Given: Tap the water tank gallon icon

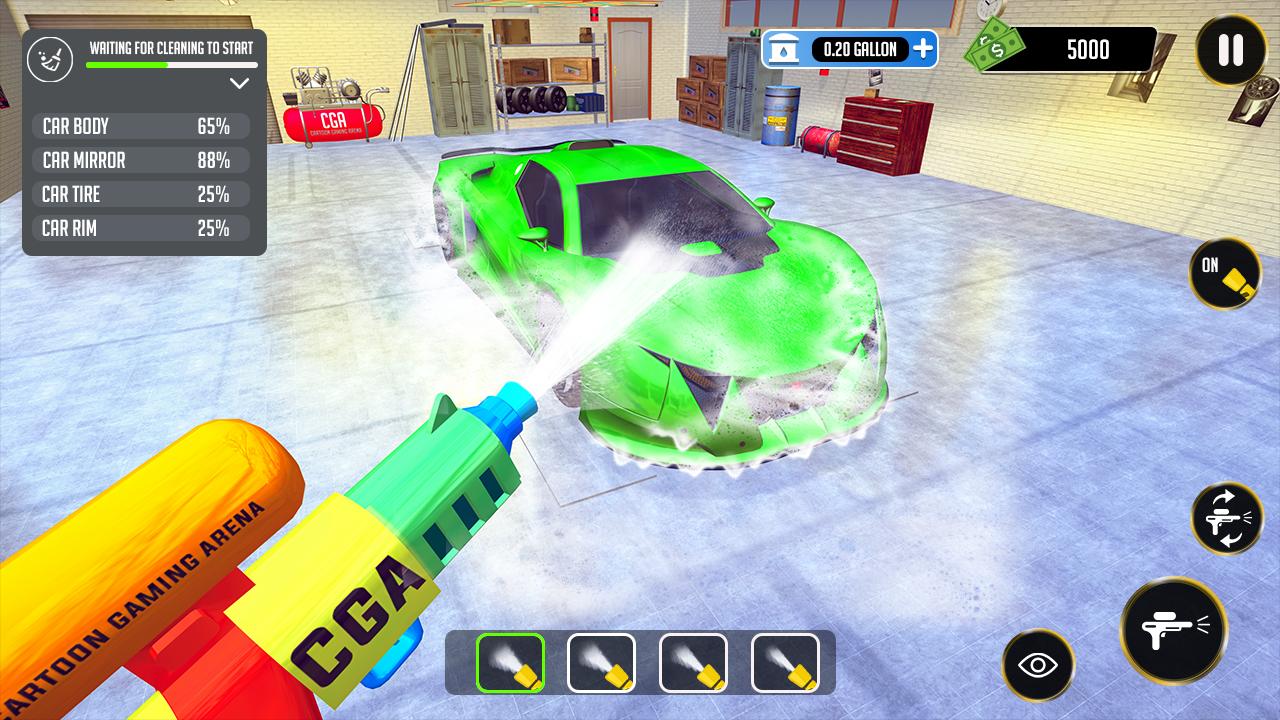Looking at the screenshot, I should coord(787,49).
